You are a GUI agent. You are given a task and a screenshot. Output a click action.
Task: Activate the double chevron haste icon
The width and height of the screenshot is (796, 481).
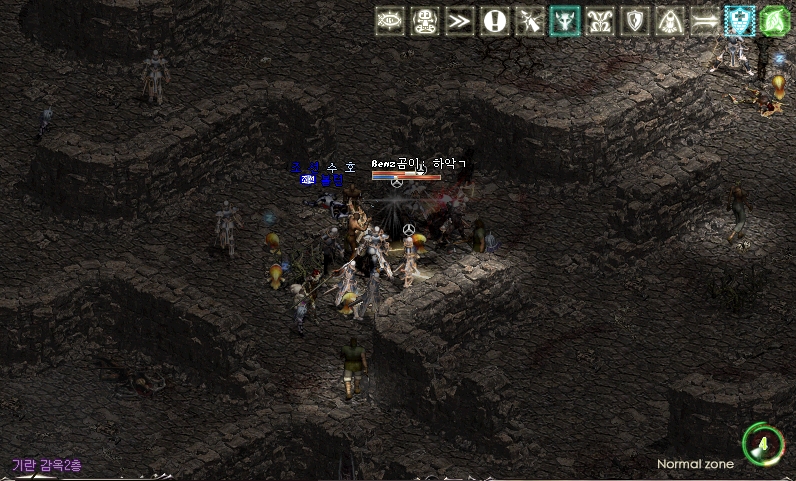coord(460,21)
